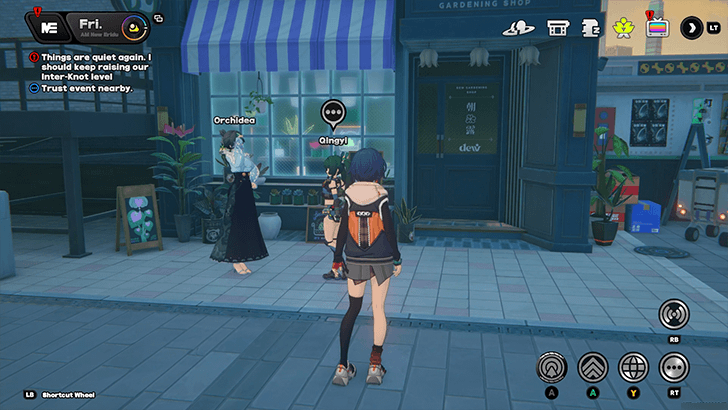Click the location pin interact button
This screenshot has width=728, height=410.
pos(551,367)
